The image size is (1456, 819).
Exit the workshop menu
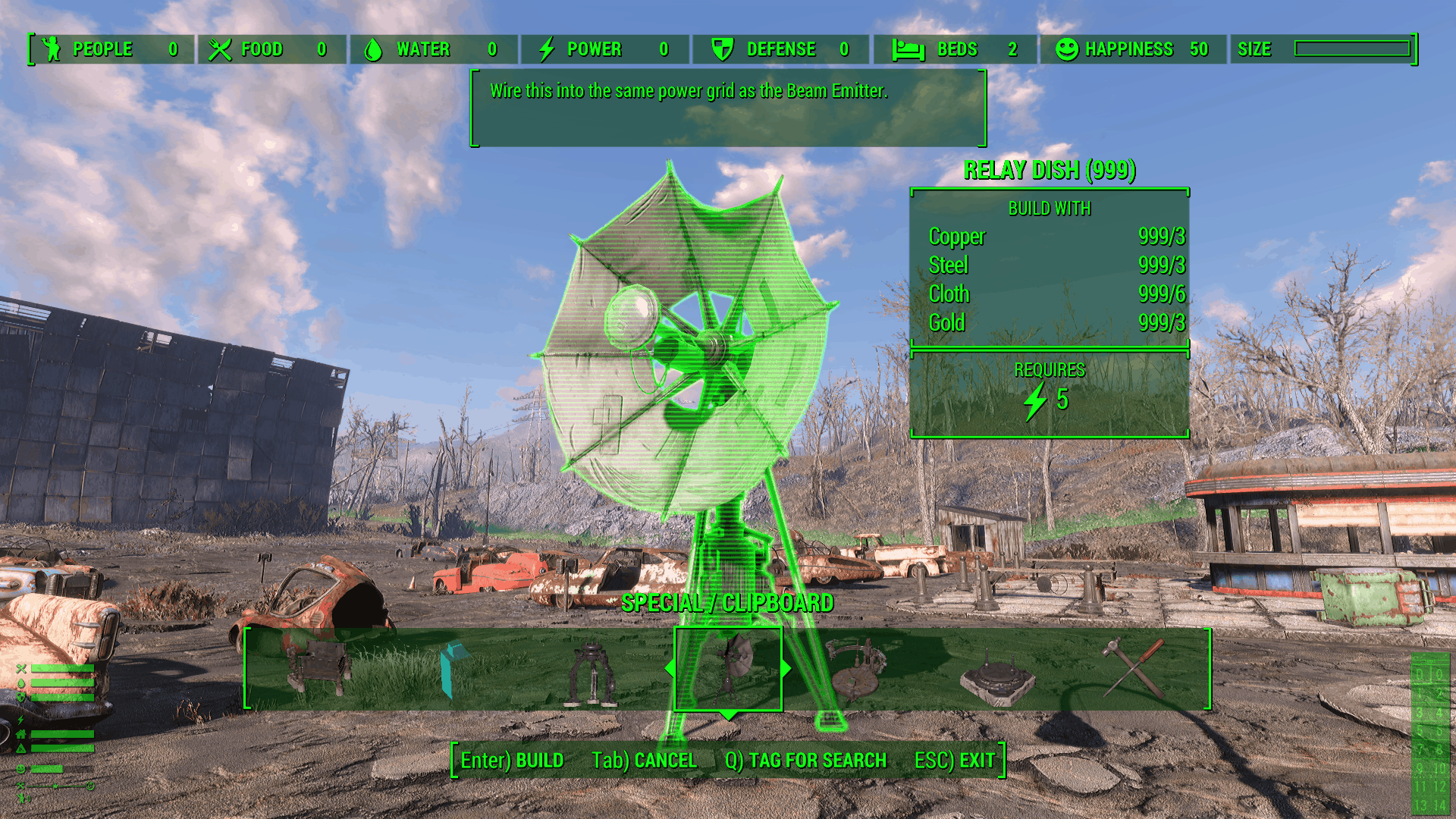pyautogui.click(x=954, y=760)
